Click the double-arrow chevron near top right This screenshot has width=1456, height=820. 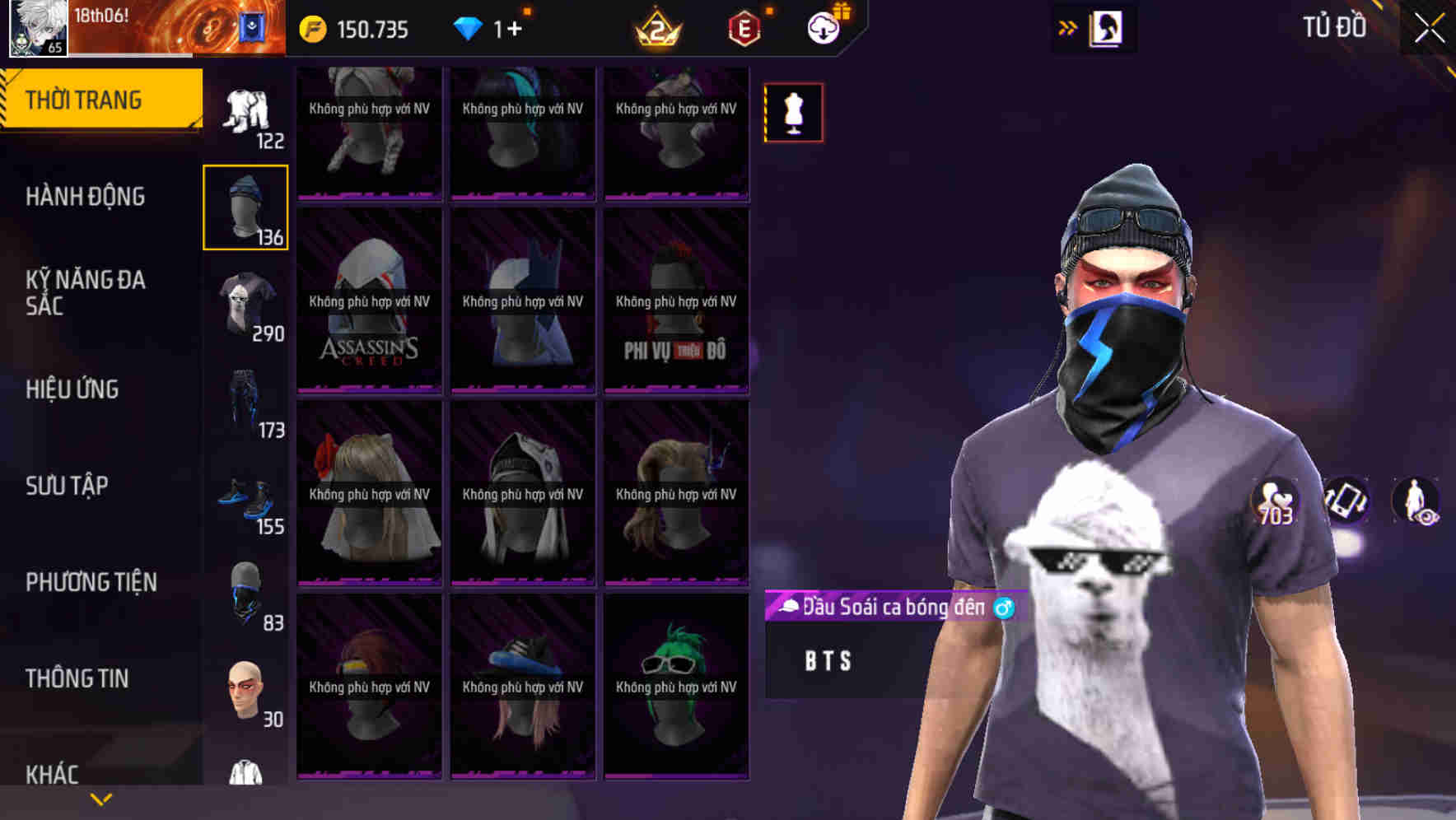1066,27
